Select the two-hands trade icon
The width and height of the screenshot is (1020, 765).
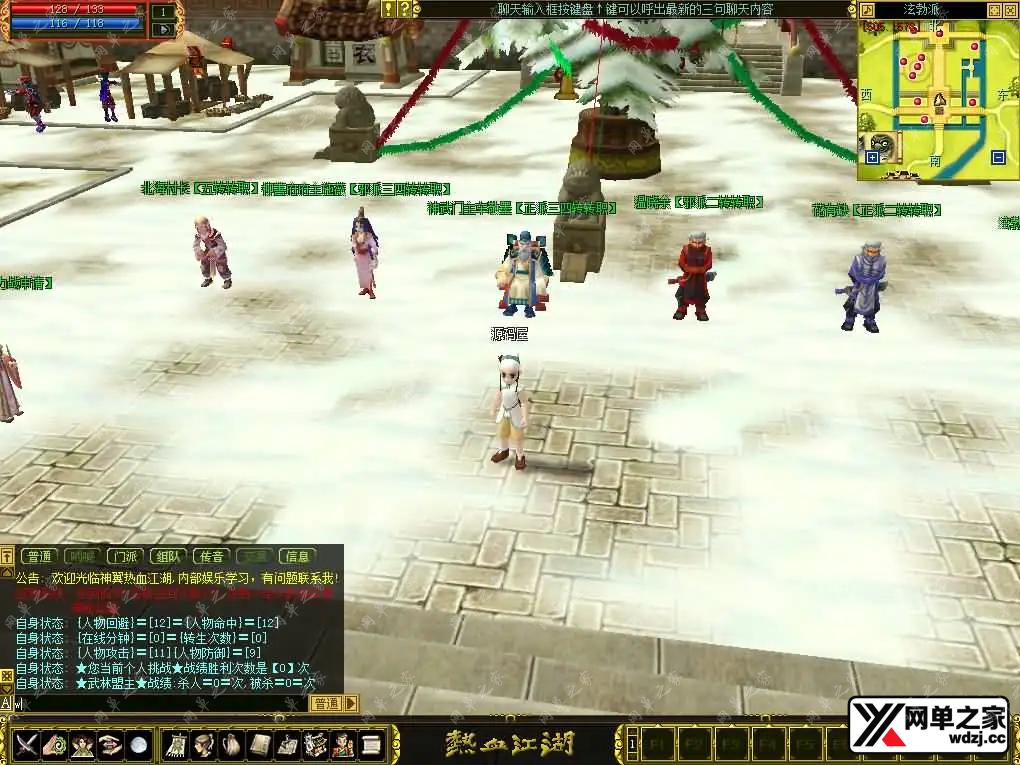[x=111, y=744]
